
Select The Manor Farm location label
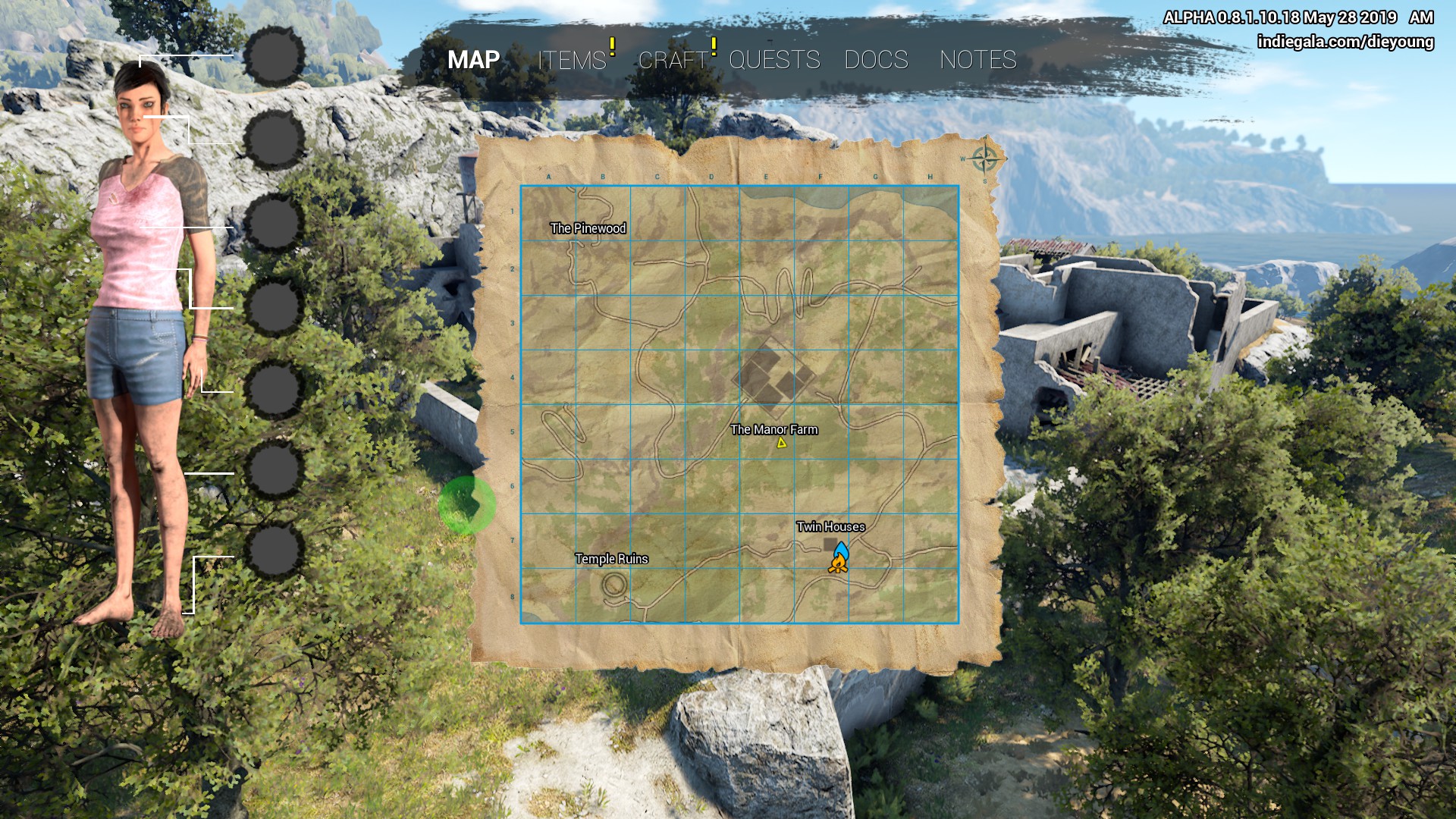click(x=773, y=429)
